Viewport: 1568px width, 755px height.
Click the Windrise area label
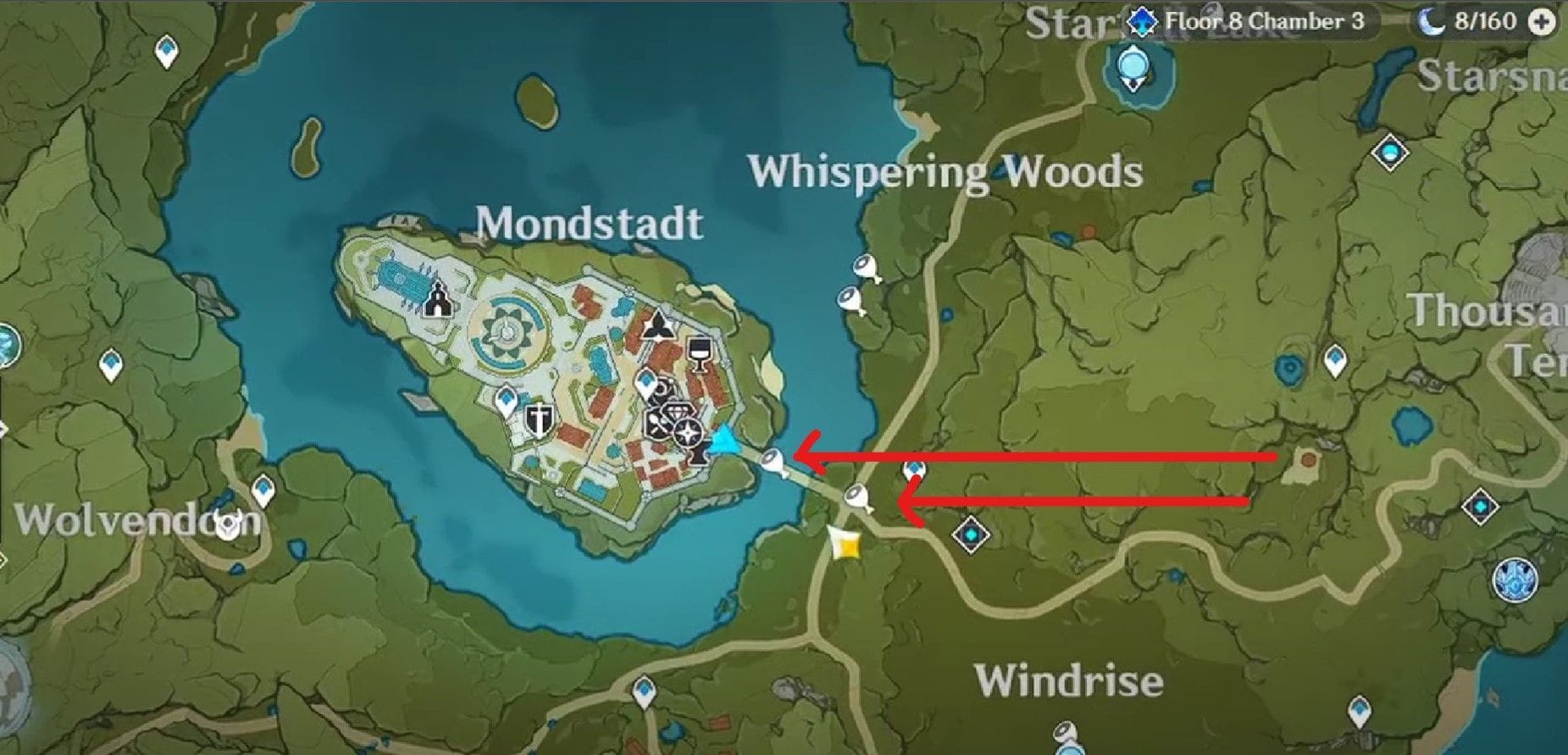1072,677
